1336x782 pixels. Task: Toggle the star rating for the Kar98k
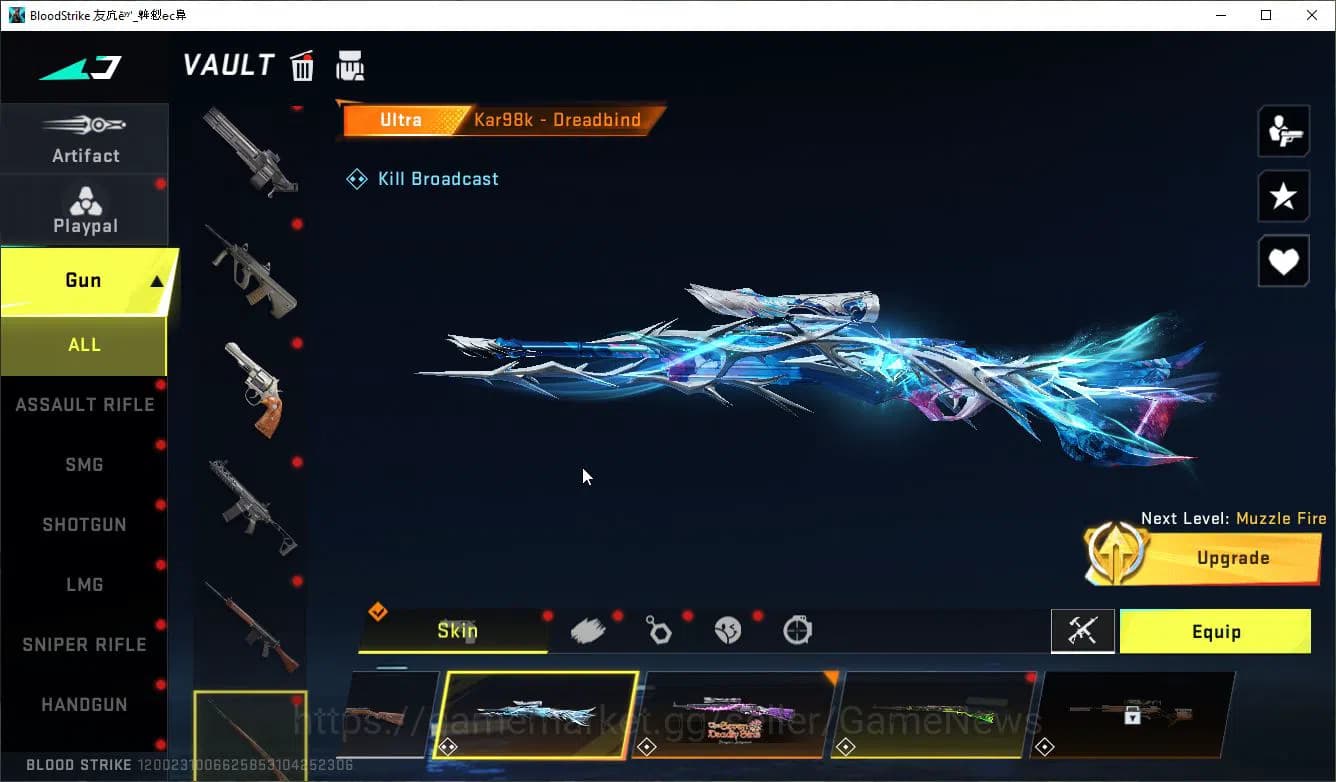click(x=1283, y=196)
